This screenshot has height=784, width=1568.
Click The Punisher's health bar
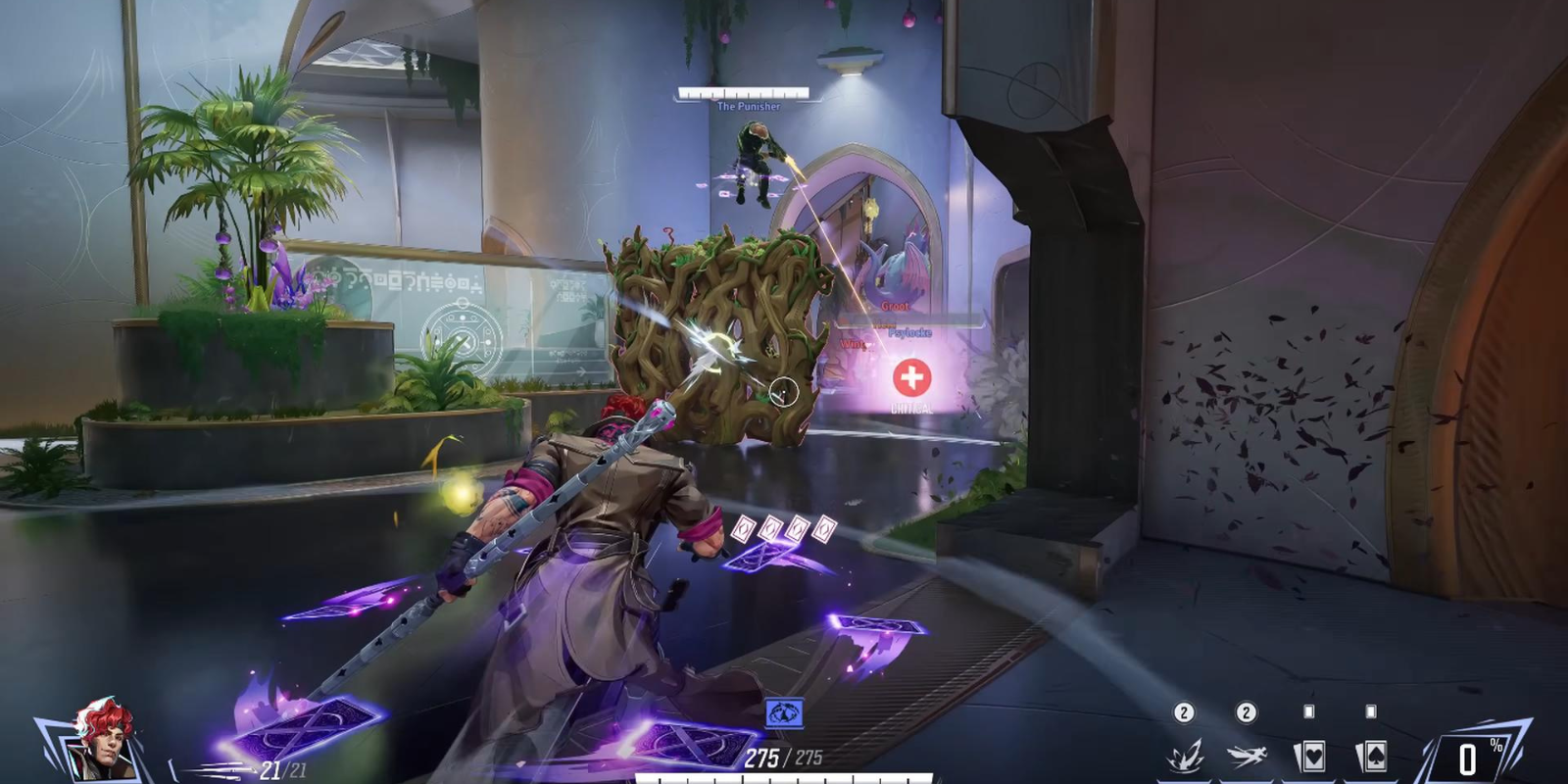(x=747, y=95)
